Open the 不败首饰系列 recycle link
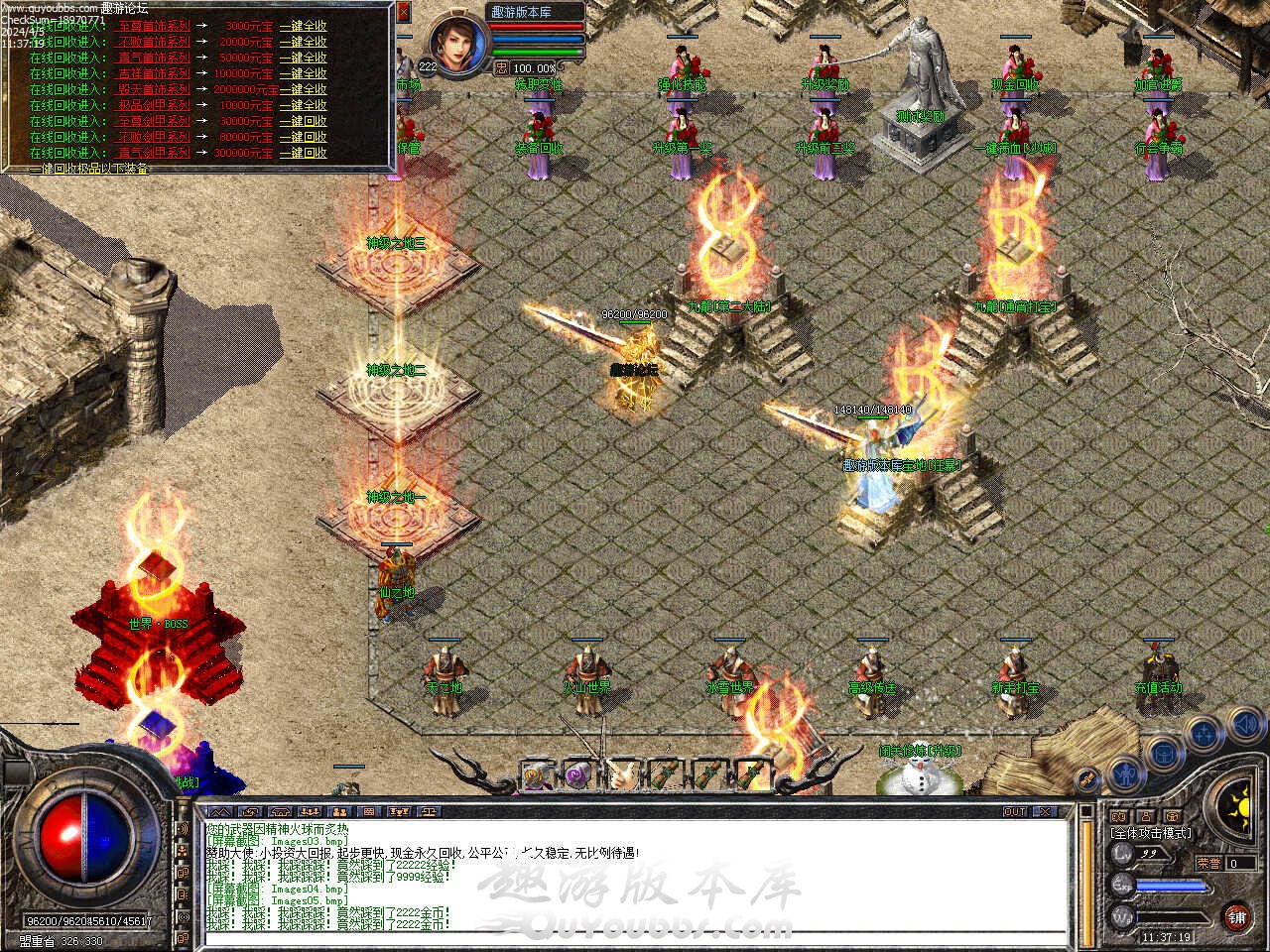 coord(154,42)
